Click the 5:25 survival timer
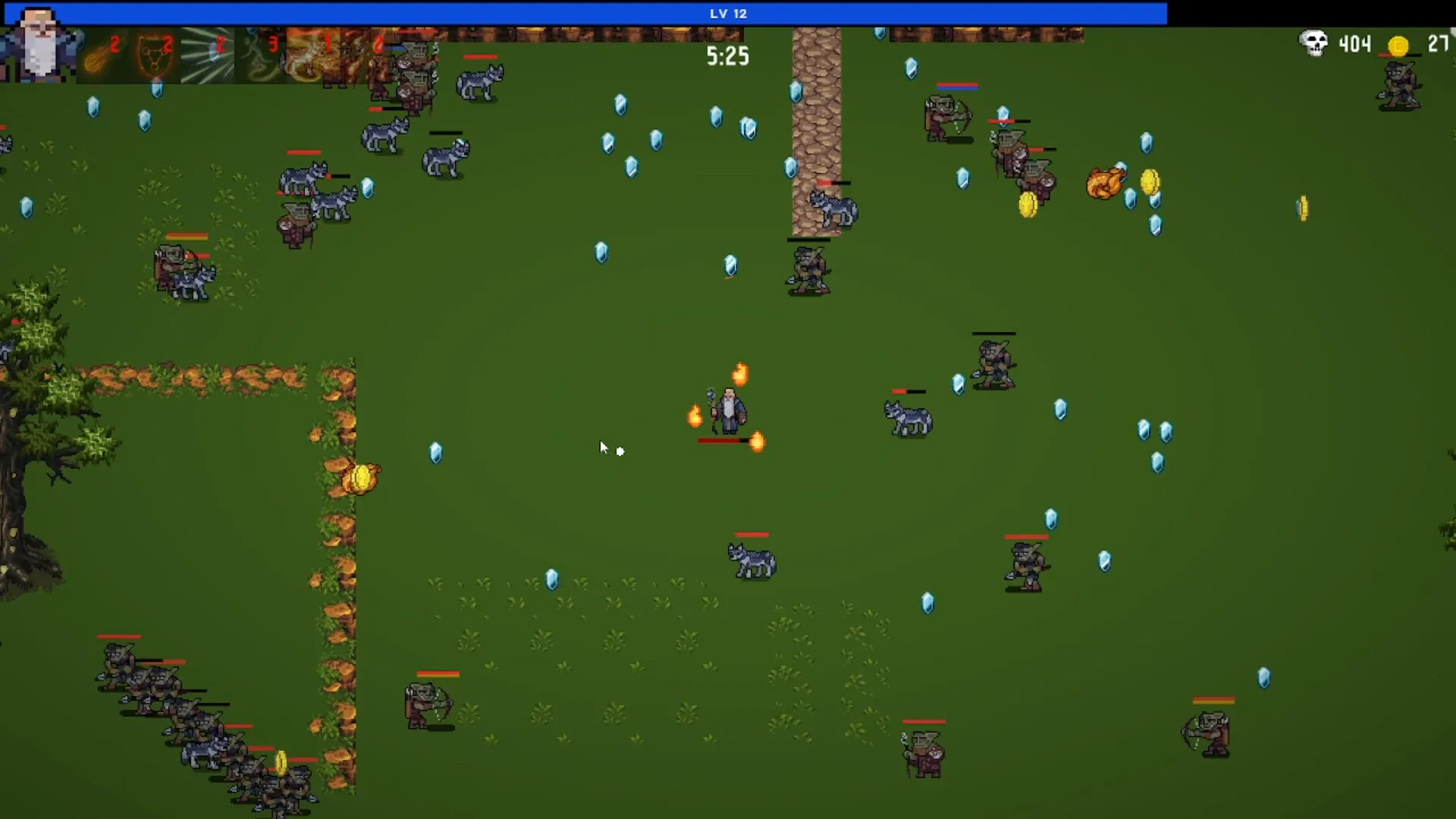The image size is (1456, 819). coord(727,56)
